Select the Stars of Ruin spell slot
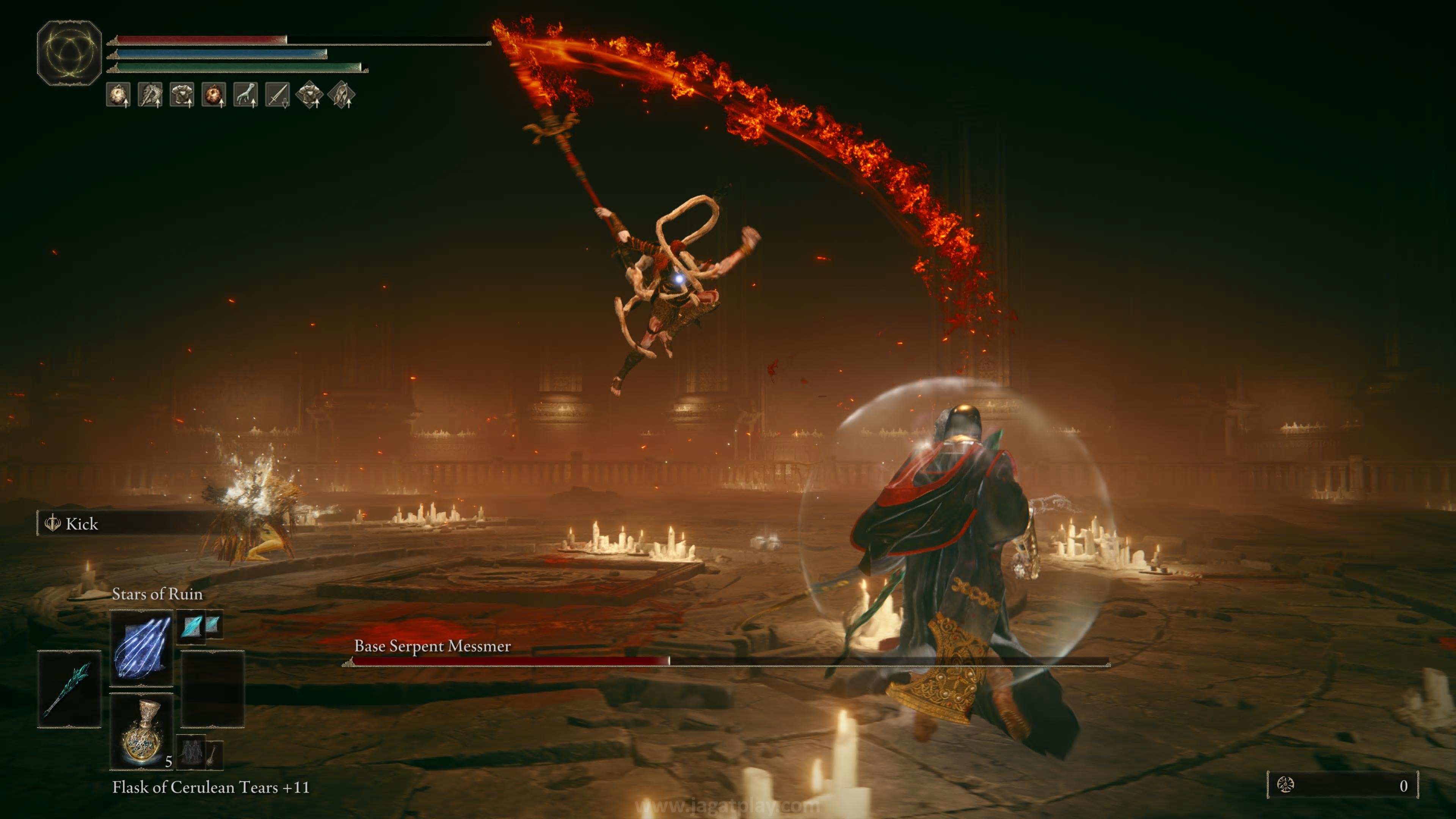 click(x=141, y=648)
